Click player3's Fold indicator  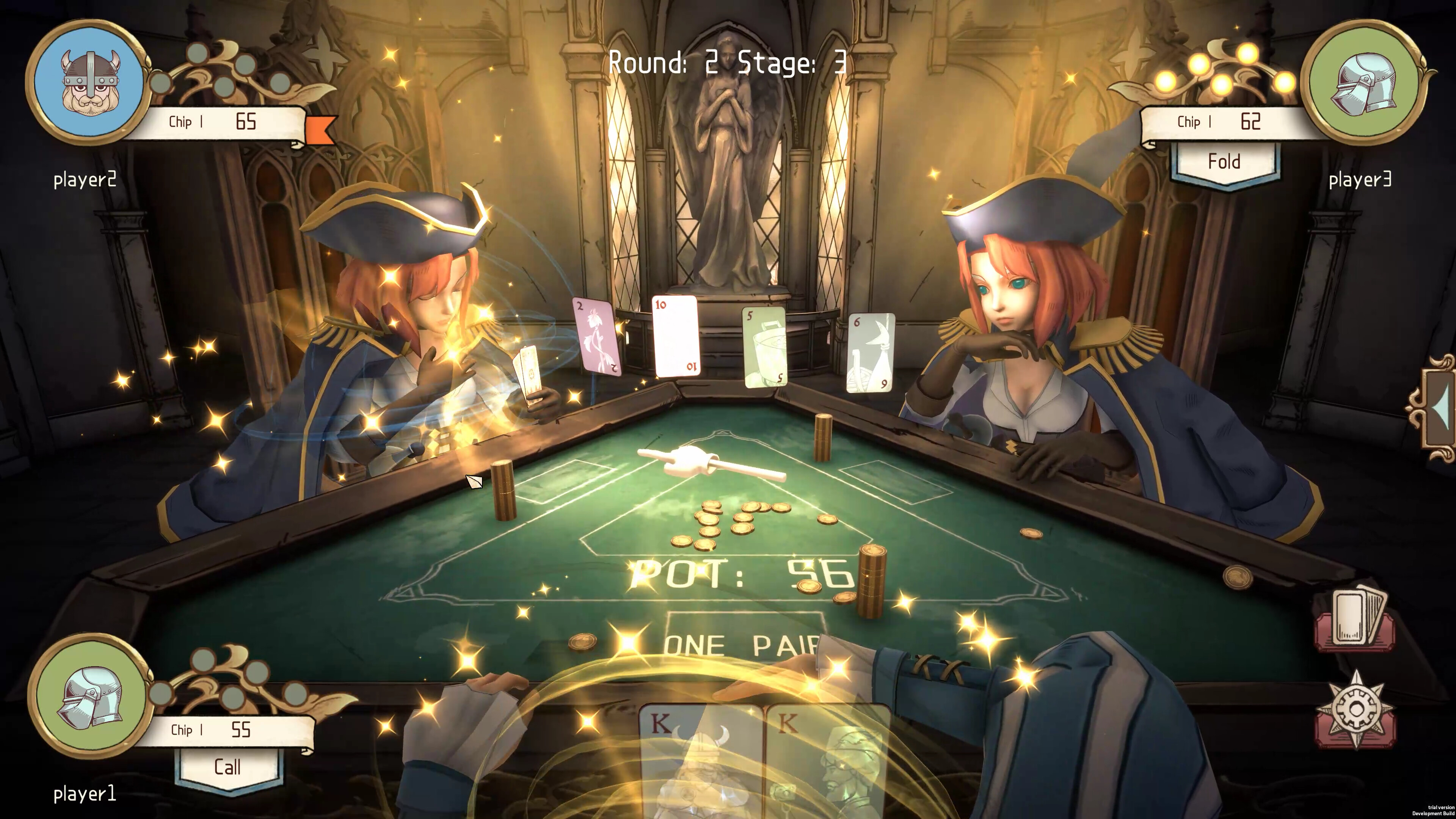[1224, 162]
